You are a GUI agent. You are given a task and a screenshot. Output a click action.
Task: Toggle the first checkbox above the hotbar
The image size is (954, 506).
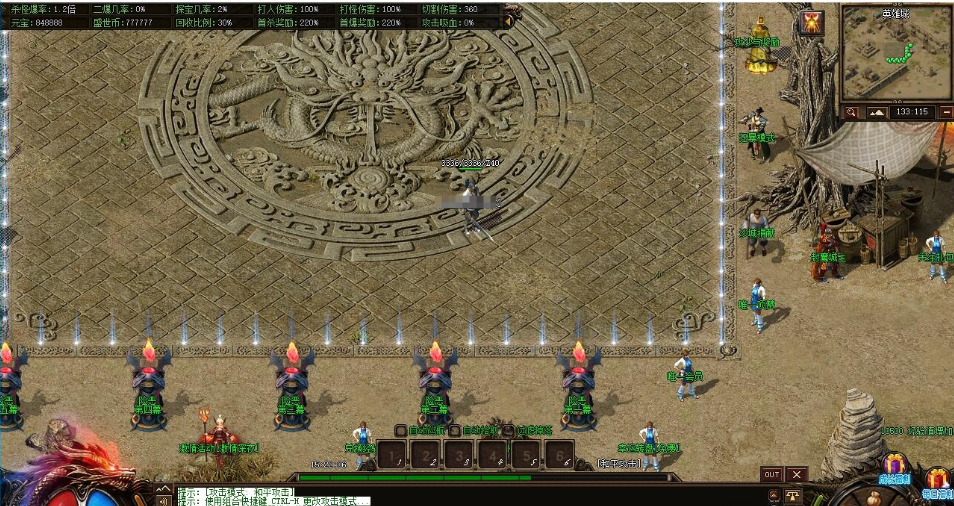click(400, 431)
